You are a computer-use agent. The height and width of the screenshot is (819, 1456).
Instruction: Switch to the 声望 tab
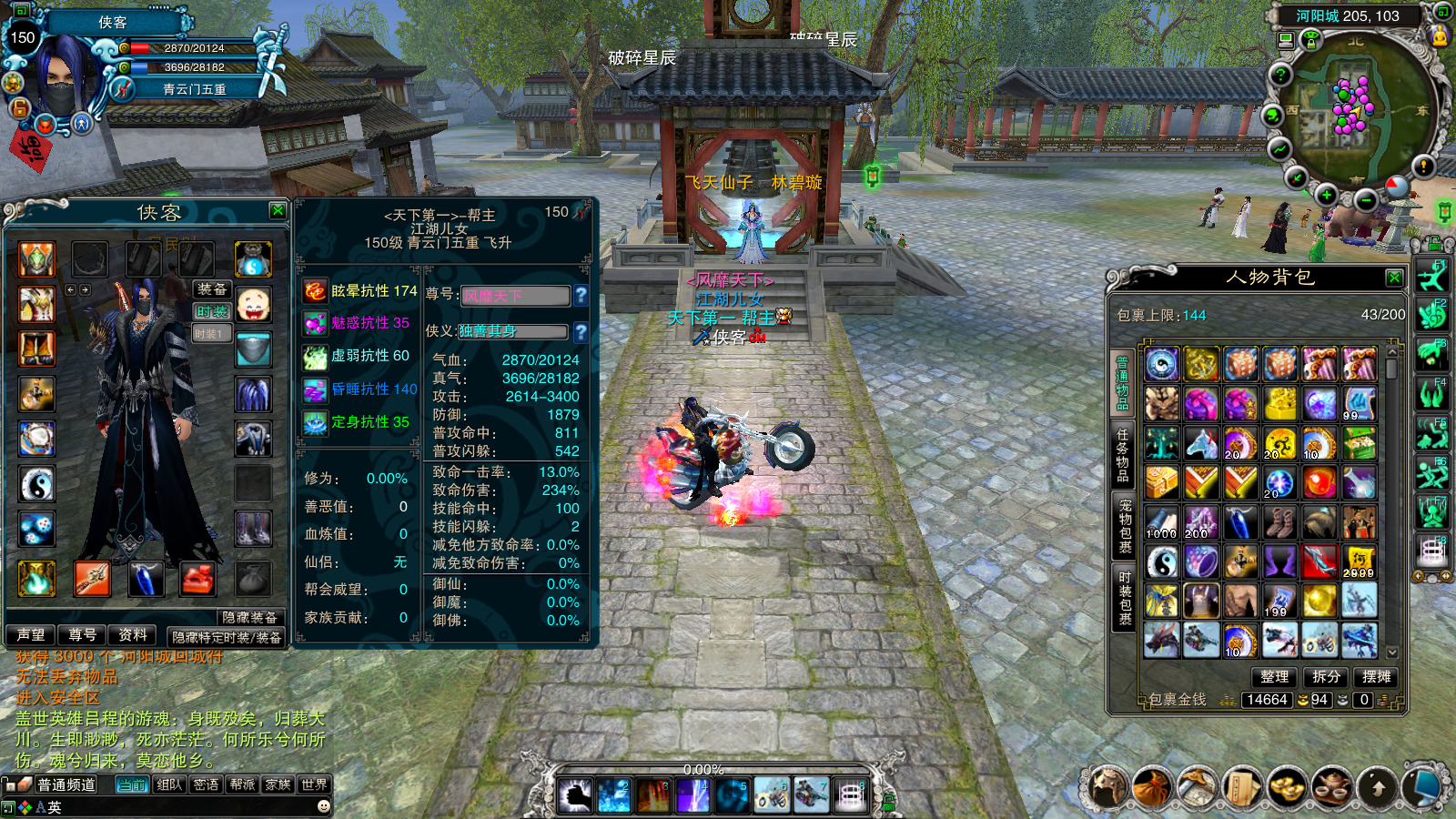pos(31,635)
